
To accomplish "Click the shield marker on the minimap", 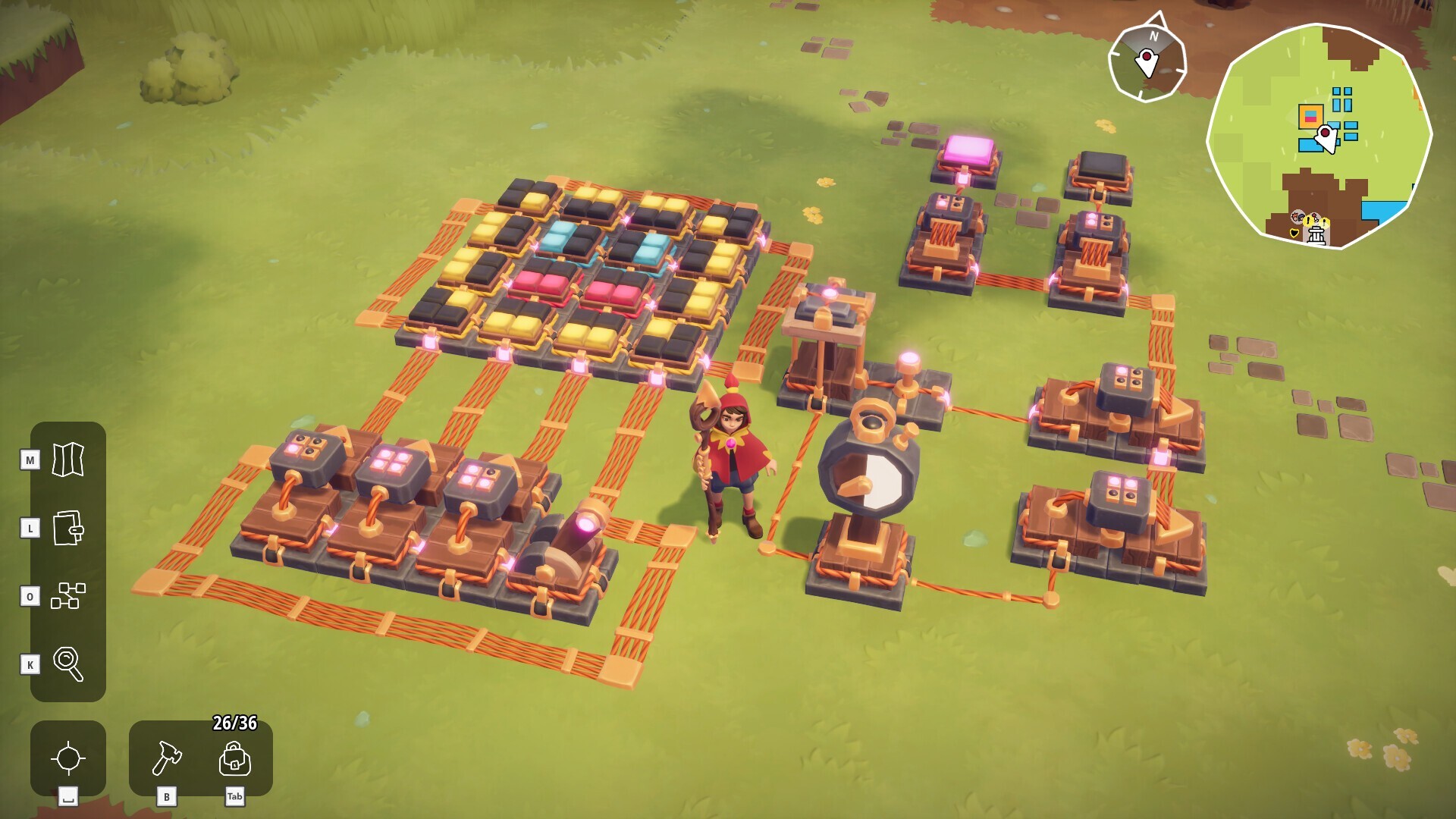I will click(x=1294, y=232).
